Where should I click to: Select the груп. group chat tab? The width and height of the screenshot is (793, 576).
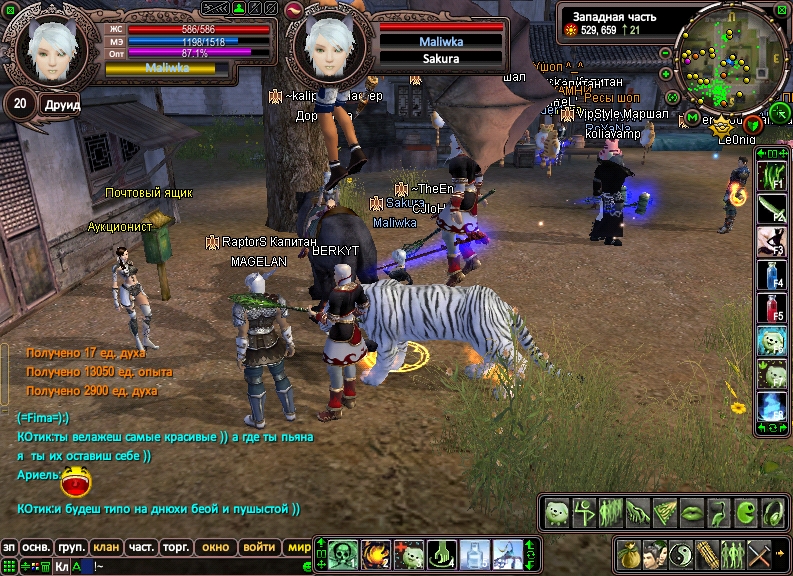71,547
